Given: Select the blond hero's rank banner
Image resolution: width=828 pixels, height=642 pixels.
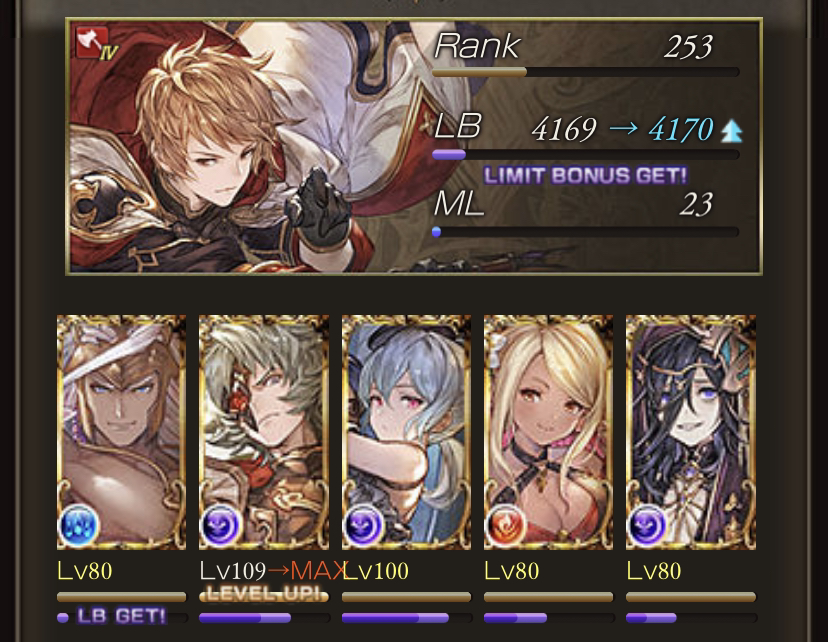Looking at the screenshot, I should coord(414,146).
